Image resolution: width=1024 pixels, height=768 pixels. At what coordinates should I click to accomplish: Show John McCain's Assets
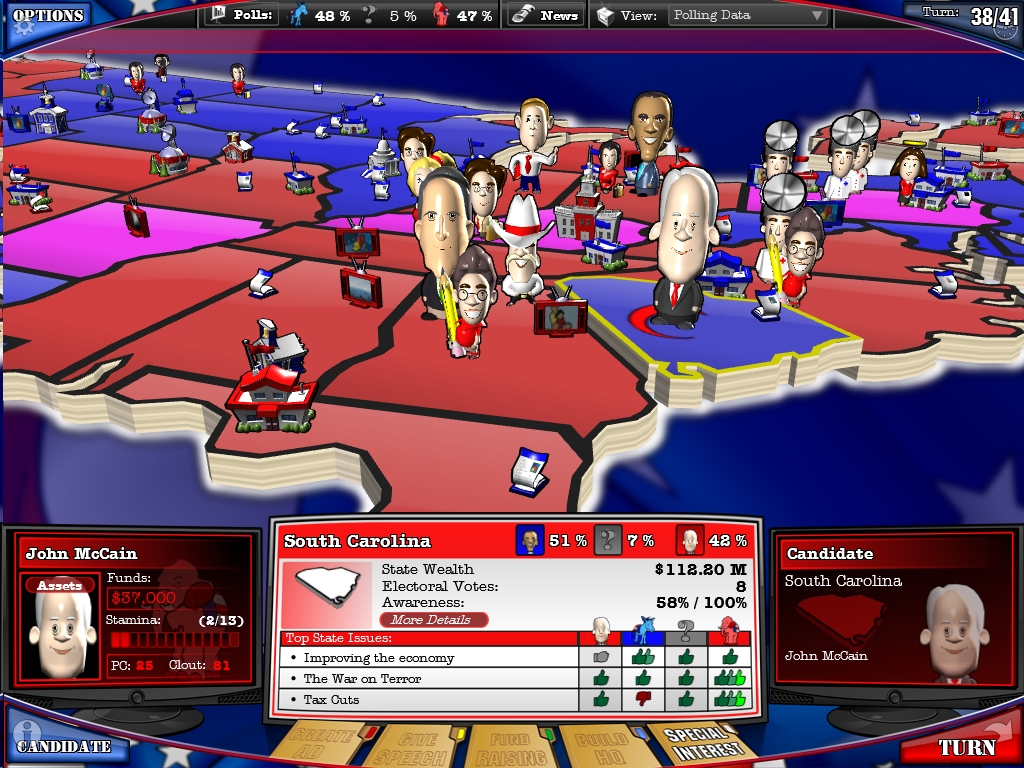[x=60, y=586]
